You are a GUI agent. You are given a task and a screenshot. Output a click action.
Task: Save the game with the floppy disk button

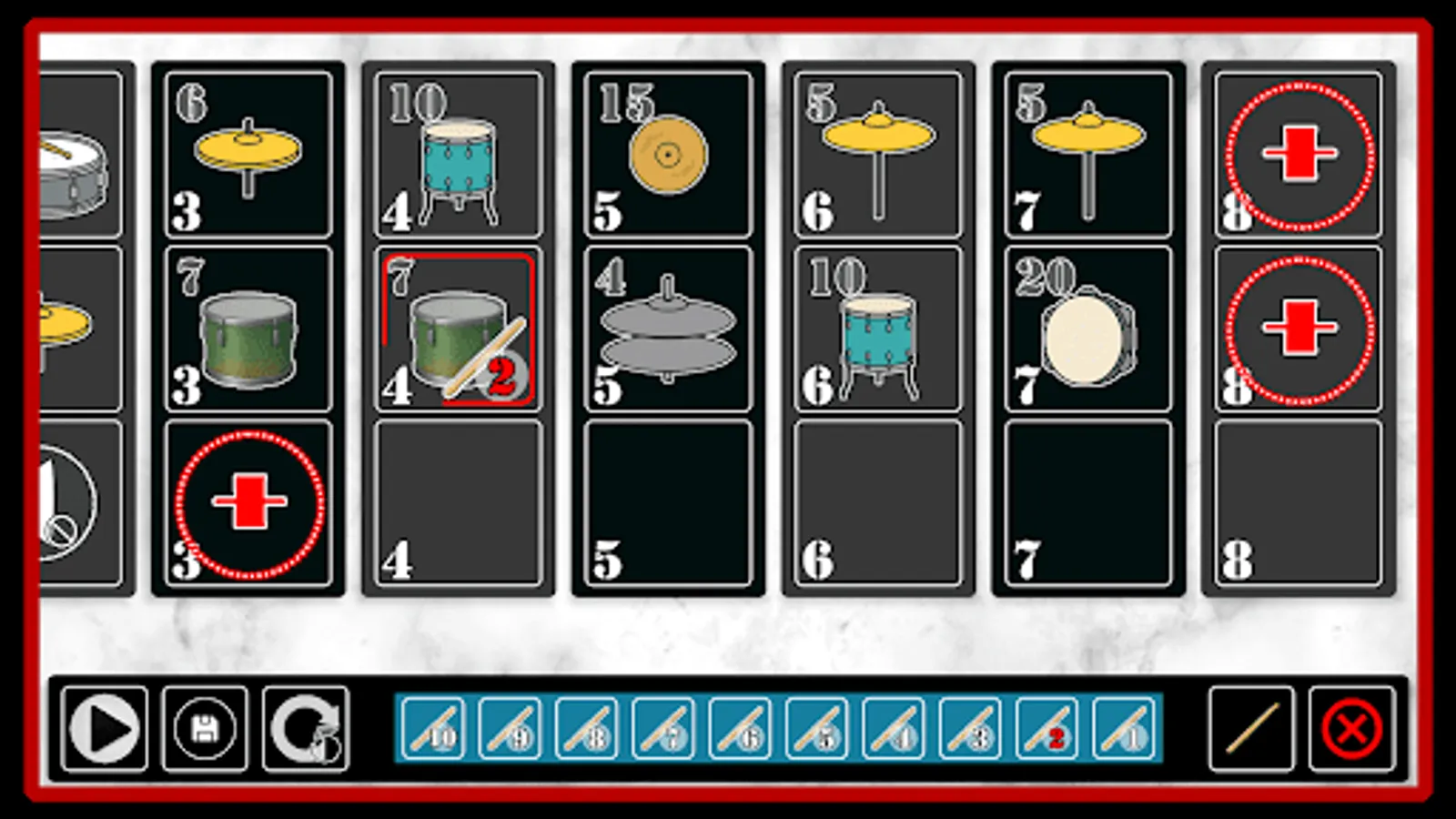[207, 728]
